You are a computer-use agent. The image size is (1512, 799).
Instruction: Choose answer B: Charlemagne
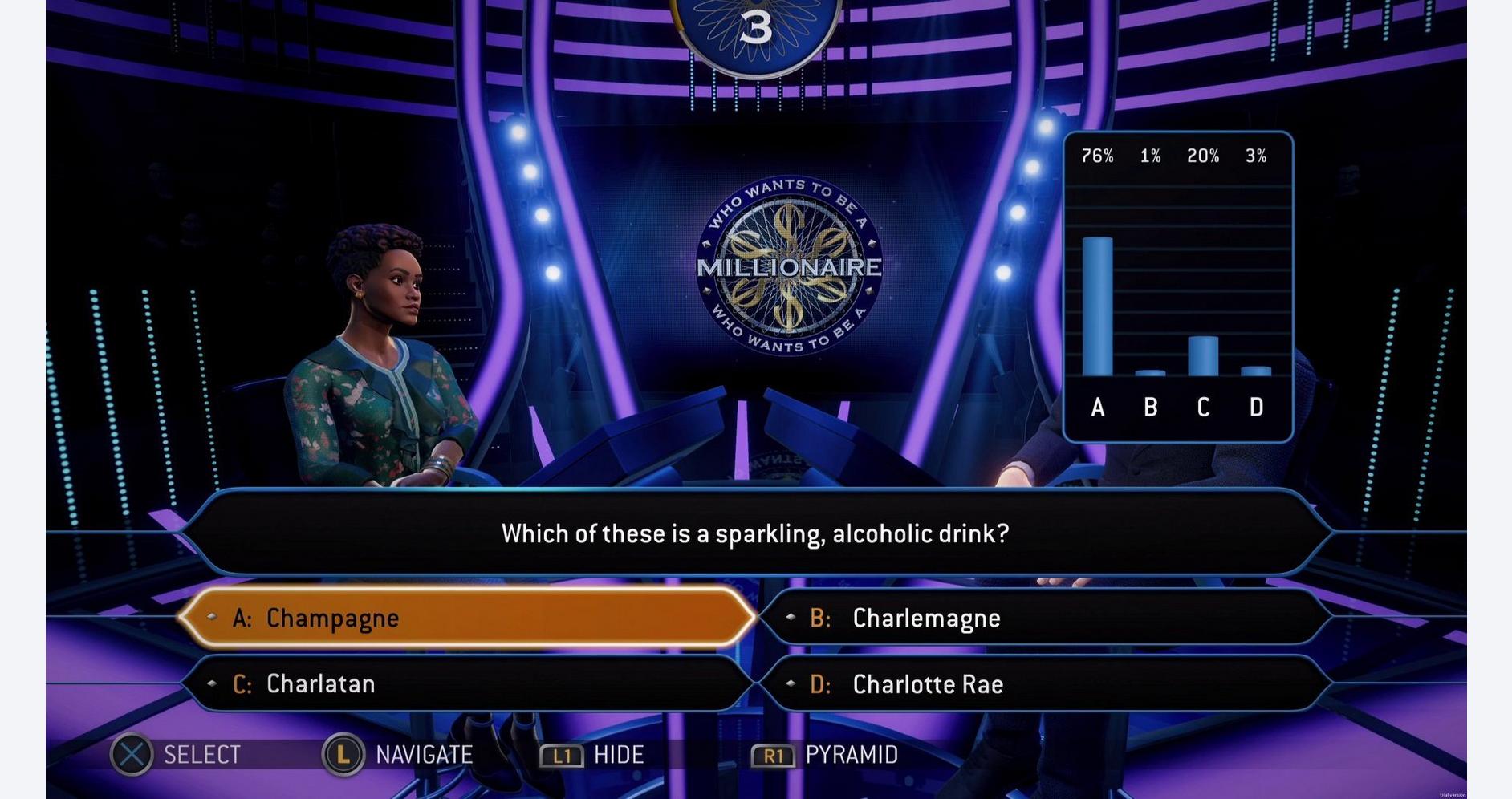click(x=1043, y=618)
